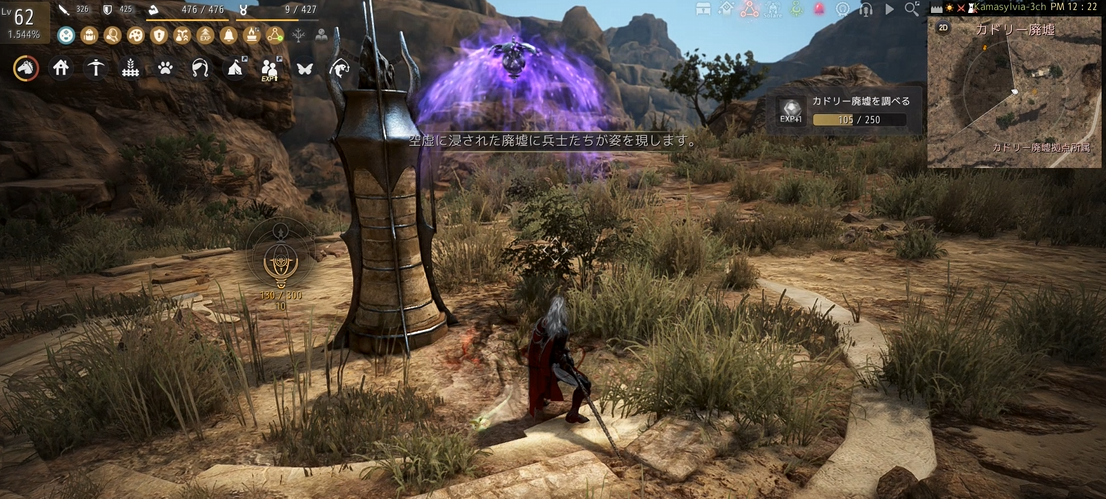Select the pickaxe worker icon
The width and height of the screenshot is (1106, 499).
[x=95, y=68]
